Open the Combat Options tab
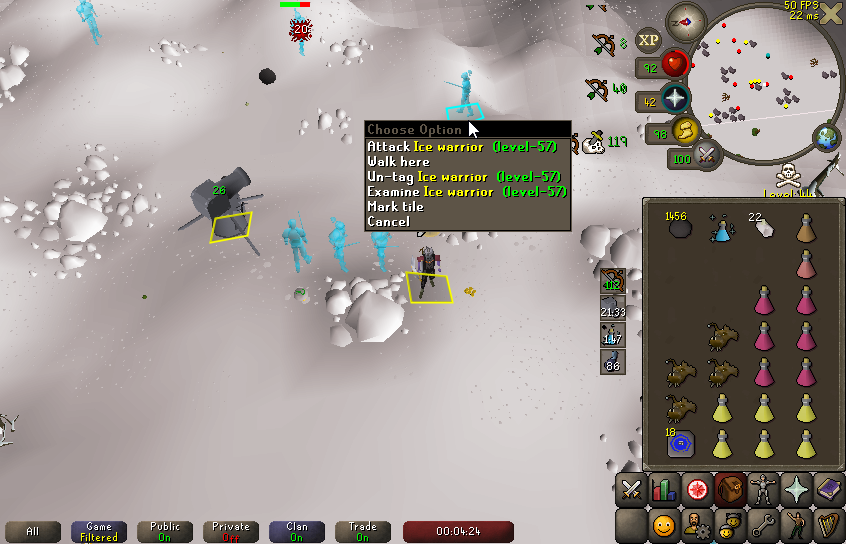Screen dimensions: 846x544 click(x=631, y=489)
